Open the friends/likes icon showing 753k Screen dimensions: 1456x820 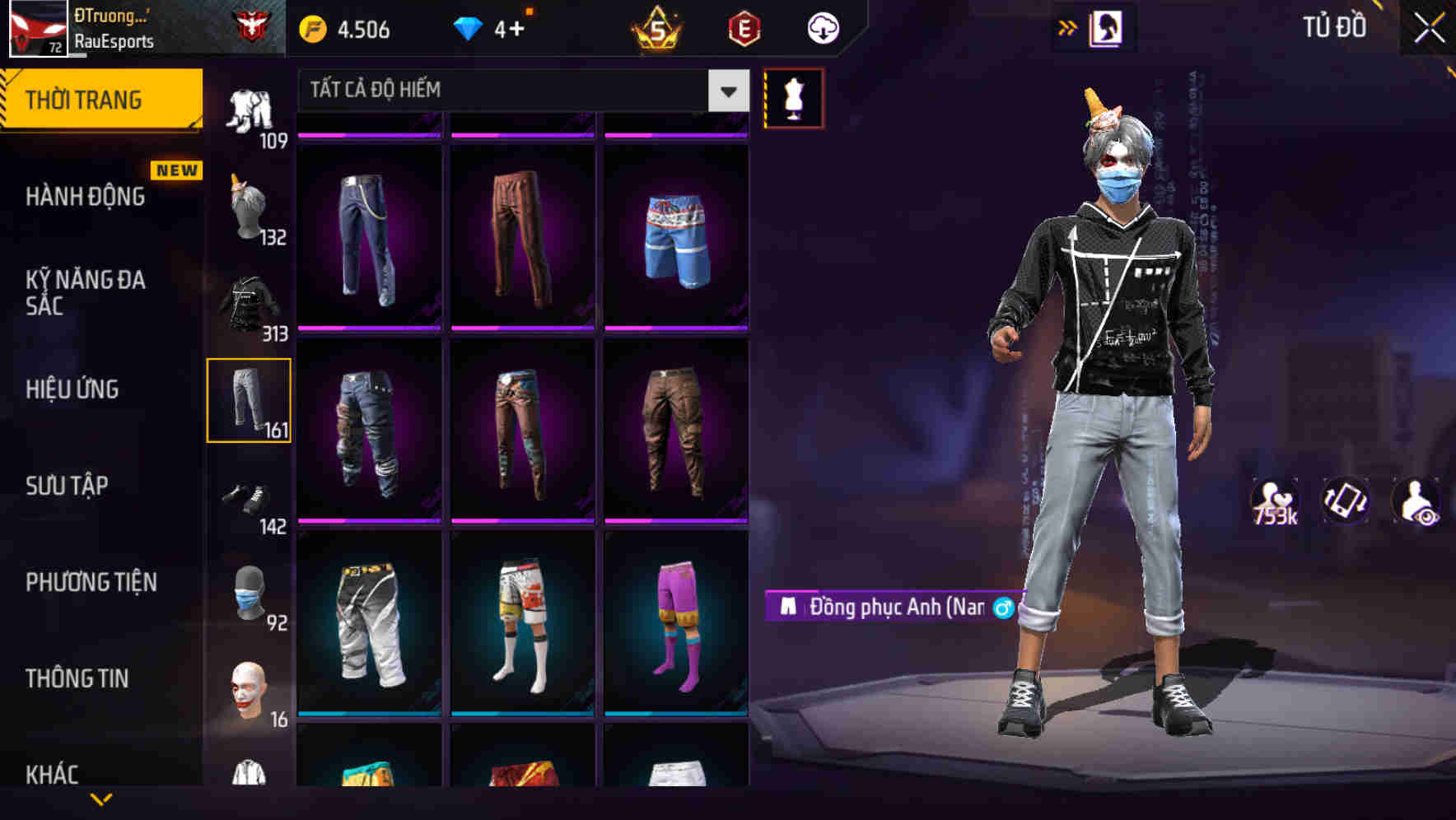1273,501
